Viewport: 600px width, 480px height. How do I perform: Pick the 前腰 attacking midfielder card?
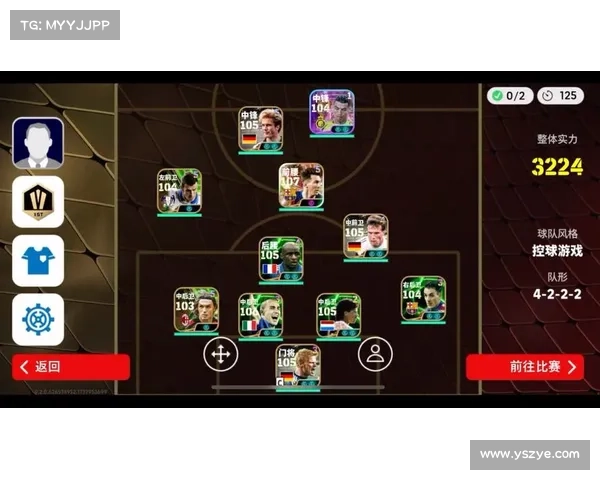tap(301, 186)
